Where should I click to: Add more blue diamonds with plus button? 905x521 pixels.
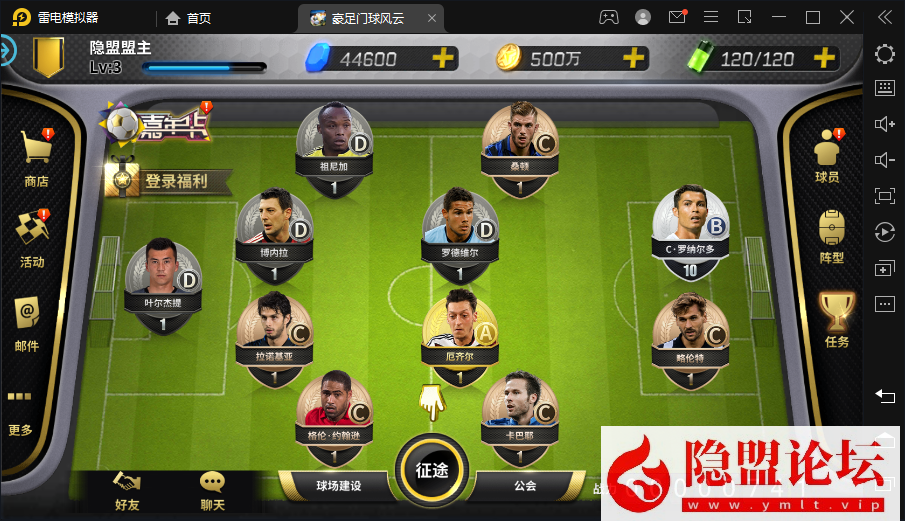[x=443, y=58]
